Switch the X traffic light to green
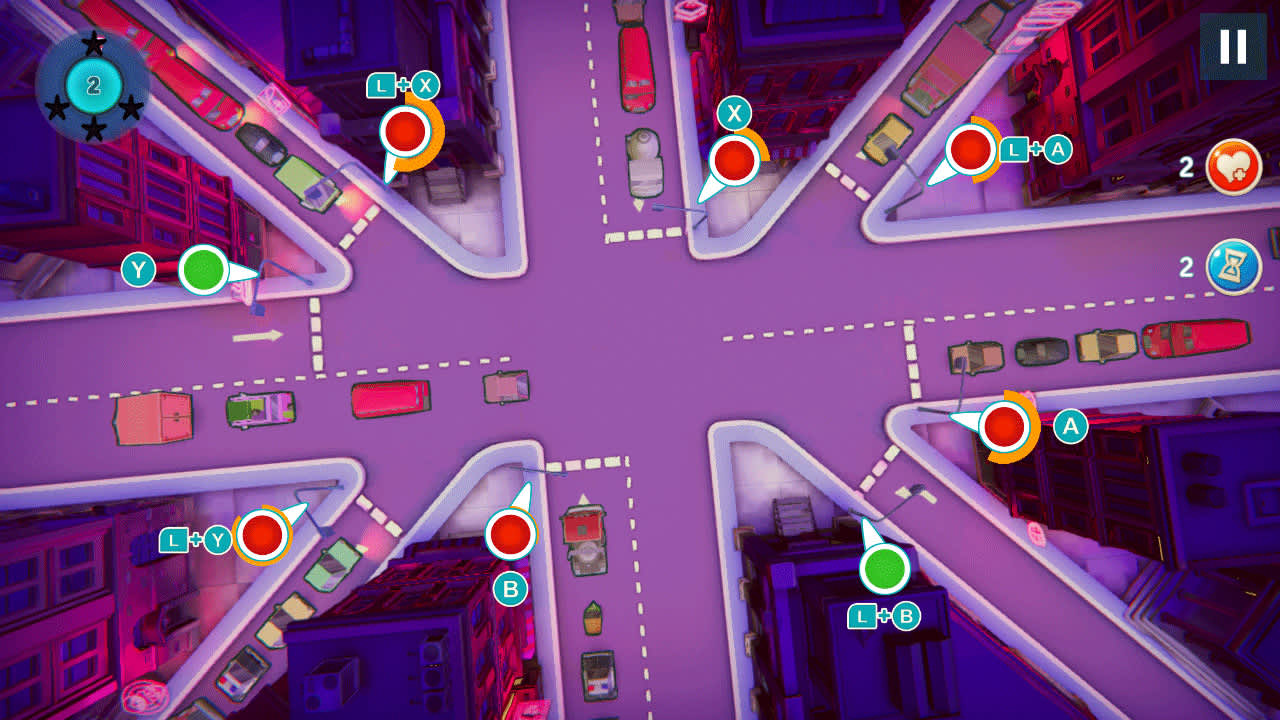The image size is (1280, 720). tap(733, 158)
